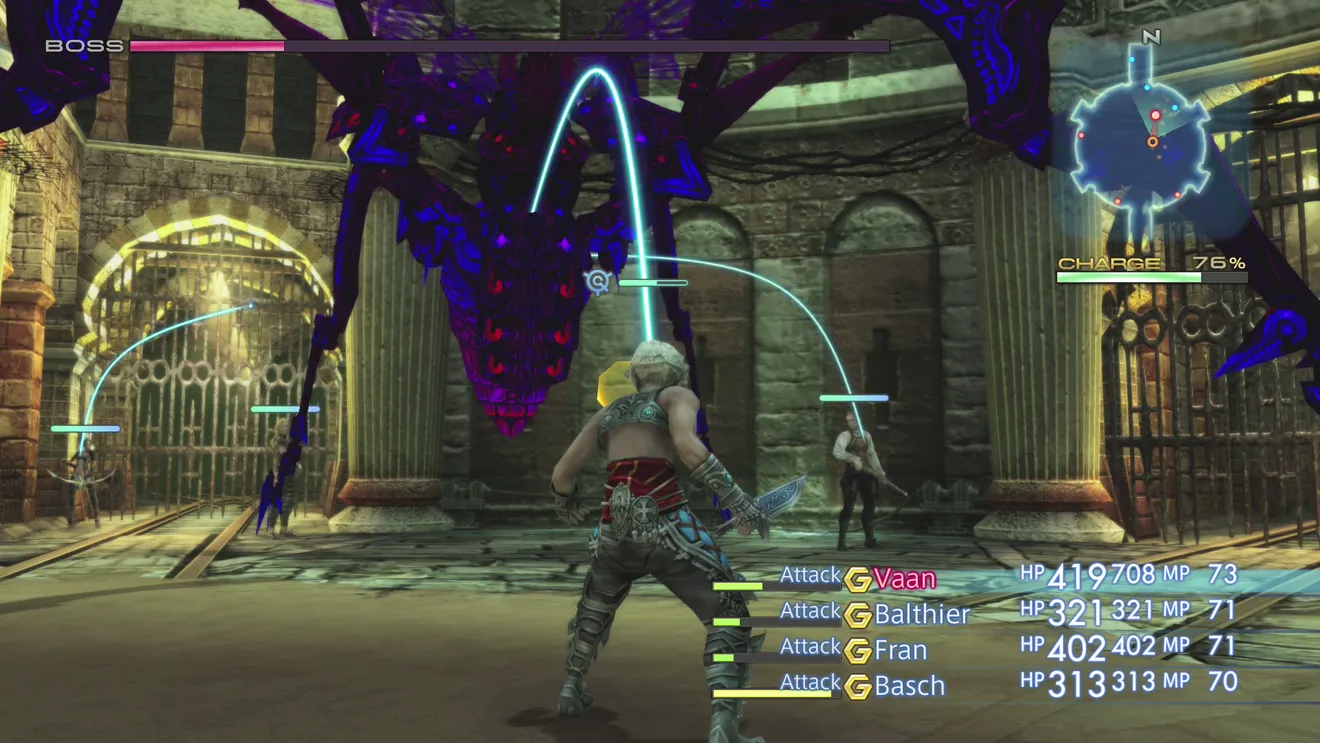This screenshot has width=1320, height=743.
Task: Pick Basch from the party list
Action: [x=909, y=686]
